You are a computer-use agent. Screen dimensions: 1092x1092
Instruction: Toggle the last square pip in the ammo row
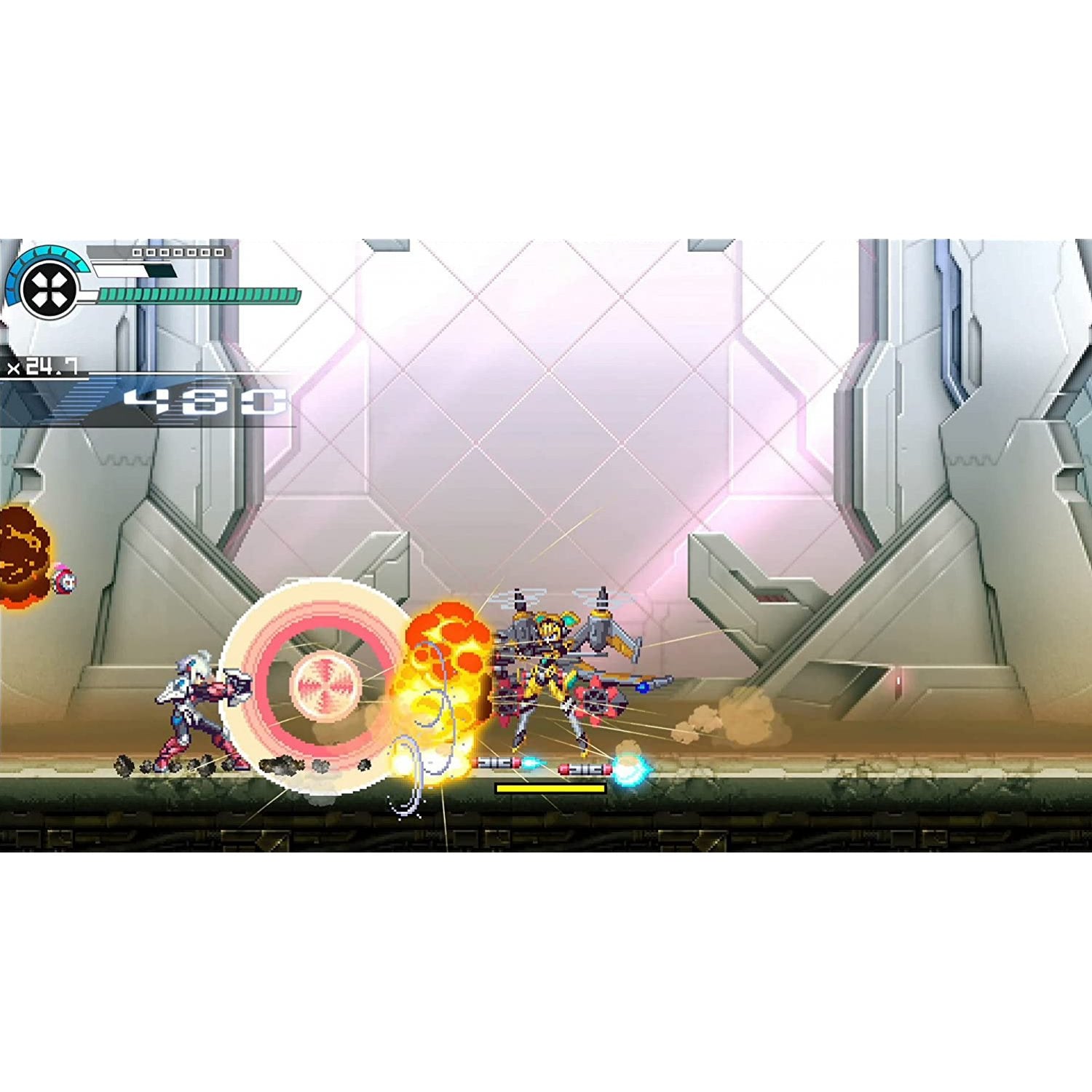(218, 253)
